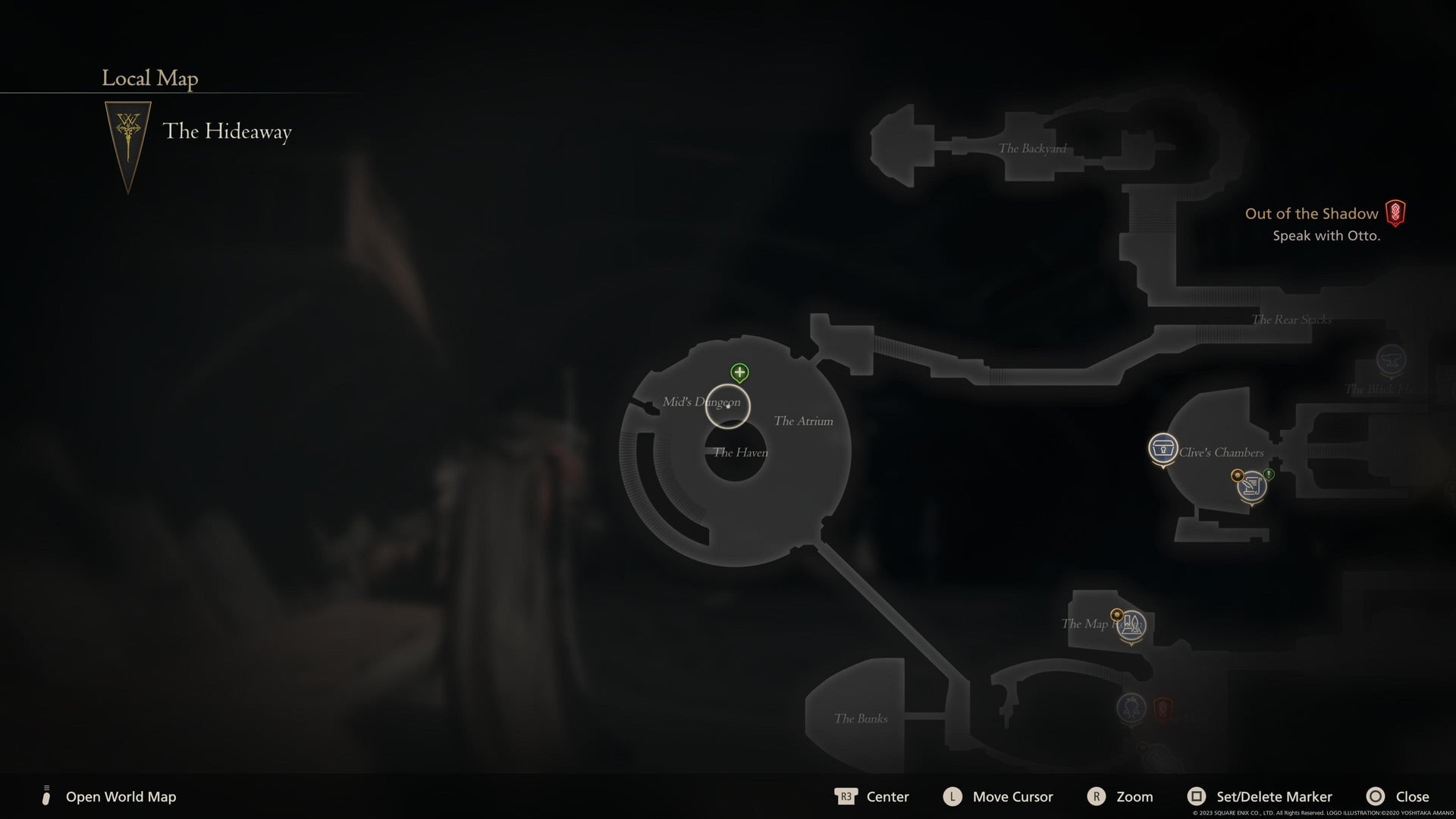Click the cursor targeting circle over Mid's Dungeon

(727, 407)
